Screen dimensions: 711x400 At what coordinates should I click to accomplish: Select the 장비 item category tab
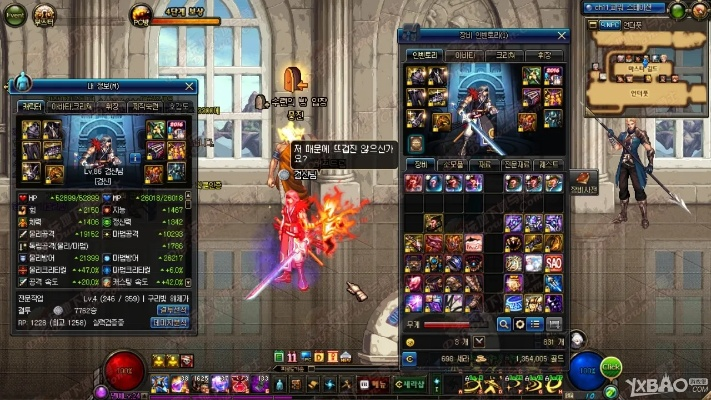click(421, 163)
